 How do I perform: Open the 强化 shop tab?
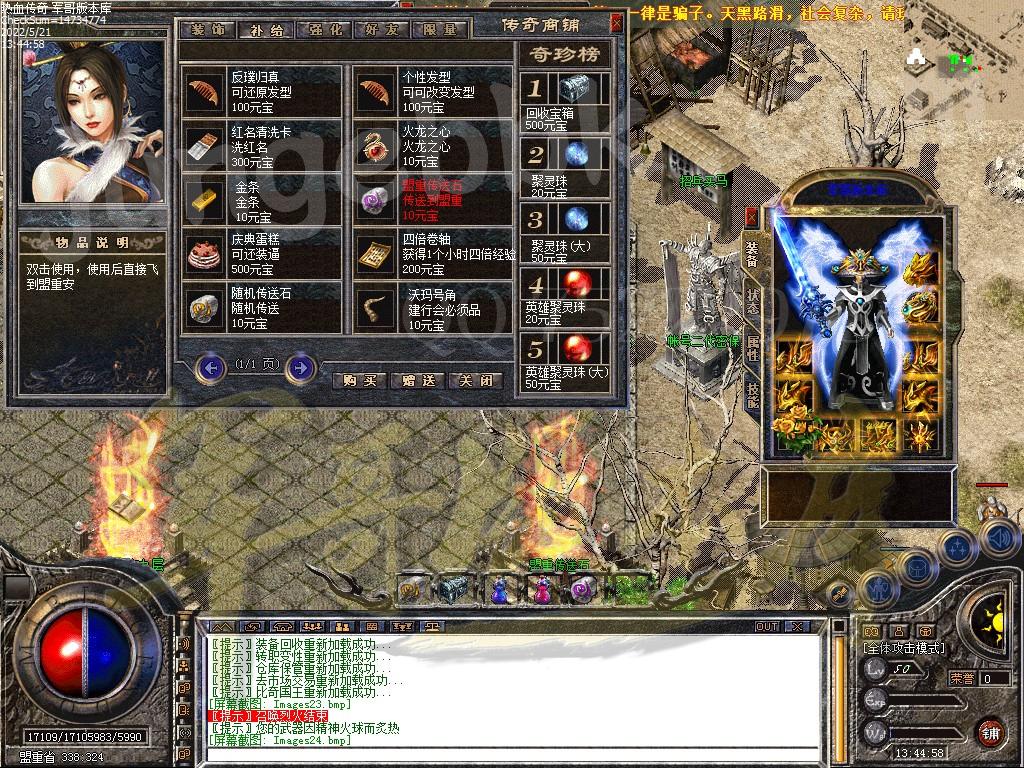pyautogui.click(x=323, y=29)
